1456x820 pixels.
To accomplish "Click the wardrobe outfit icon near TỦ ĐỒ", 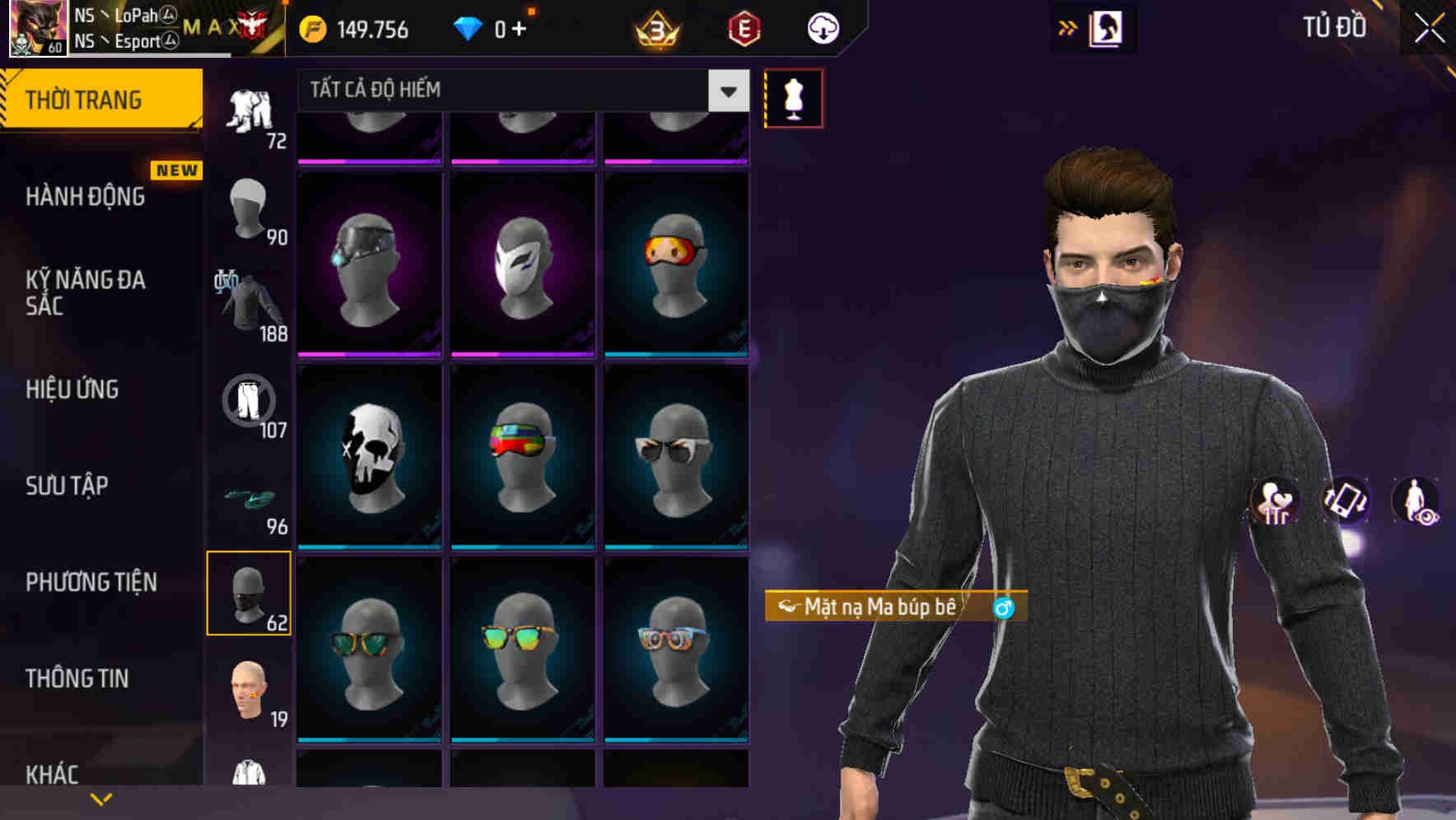I will pos(1109,27).
